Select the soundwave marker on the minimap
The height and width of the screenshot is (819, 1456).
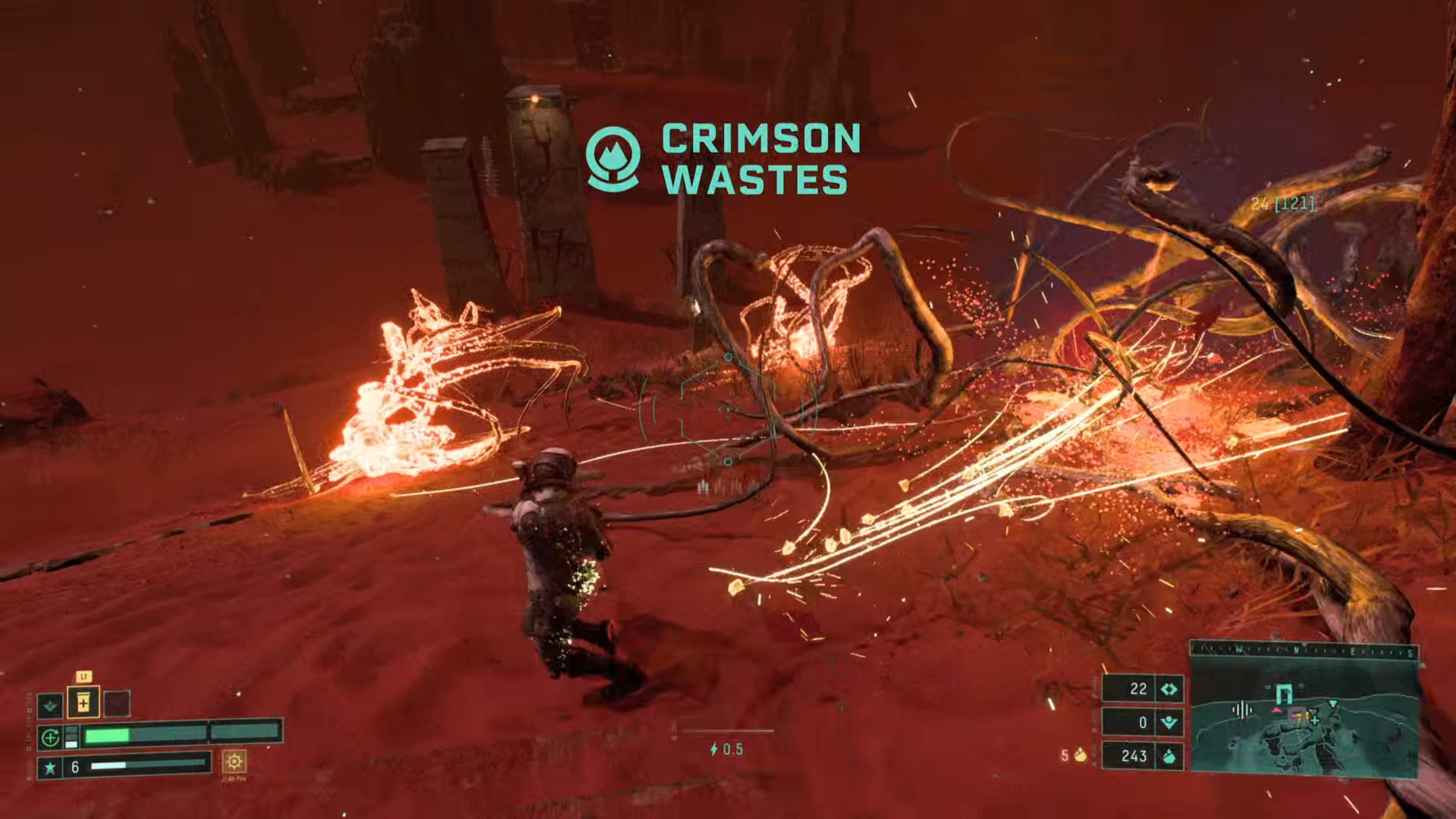[x=1242, y=710]
